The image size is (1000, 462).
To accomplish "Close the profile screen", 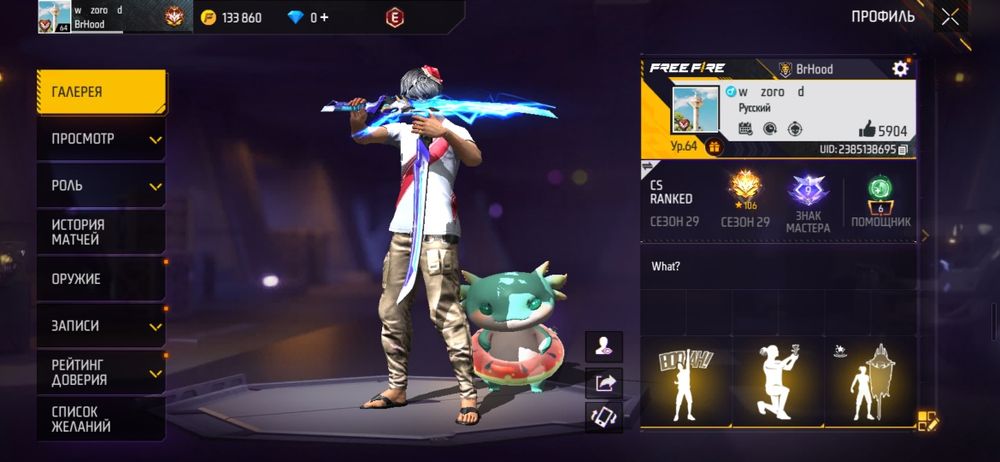I will [x=950, y=16].
